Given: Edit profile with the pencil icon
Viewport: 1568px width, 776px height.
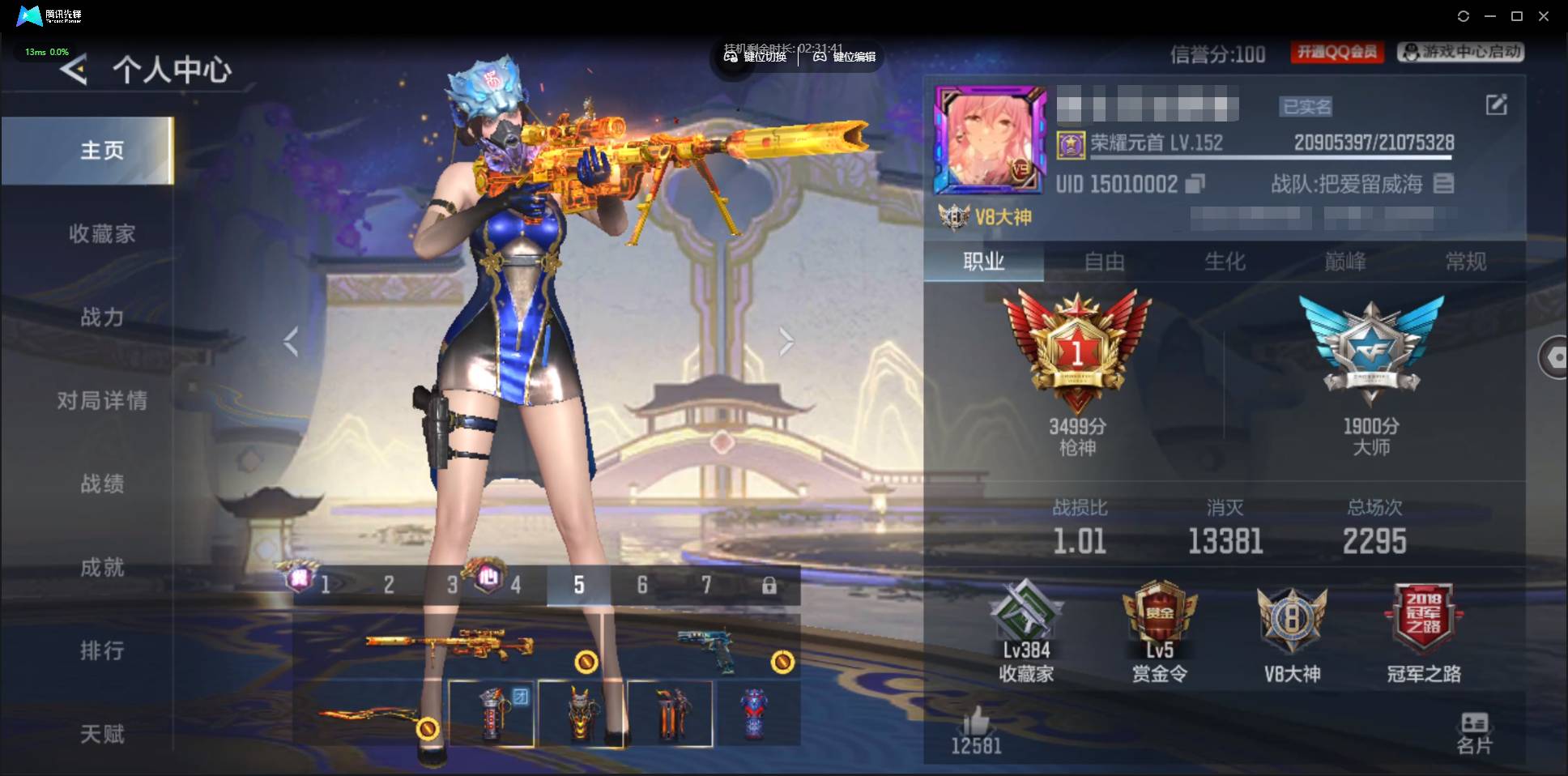Looking at the screenshot, I should [x=1496, y=104].
